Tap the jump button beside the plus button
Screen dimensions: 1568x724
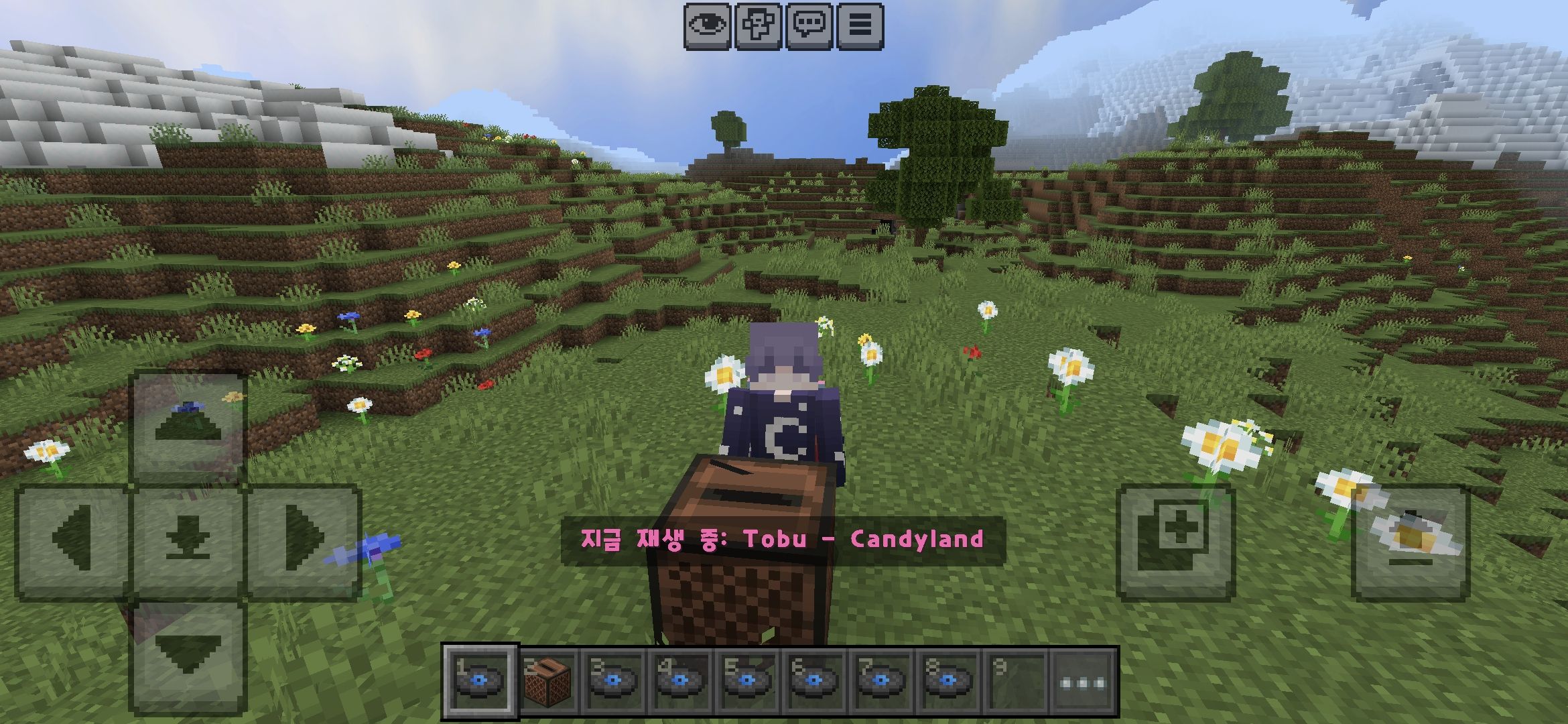pos(1411,542)
